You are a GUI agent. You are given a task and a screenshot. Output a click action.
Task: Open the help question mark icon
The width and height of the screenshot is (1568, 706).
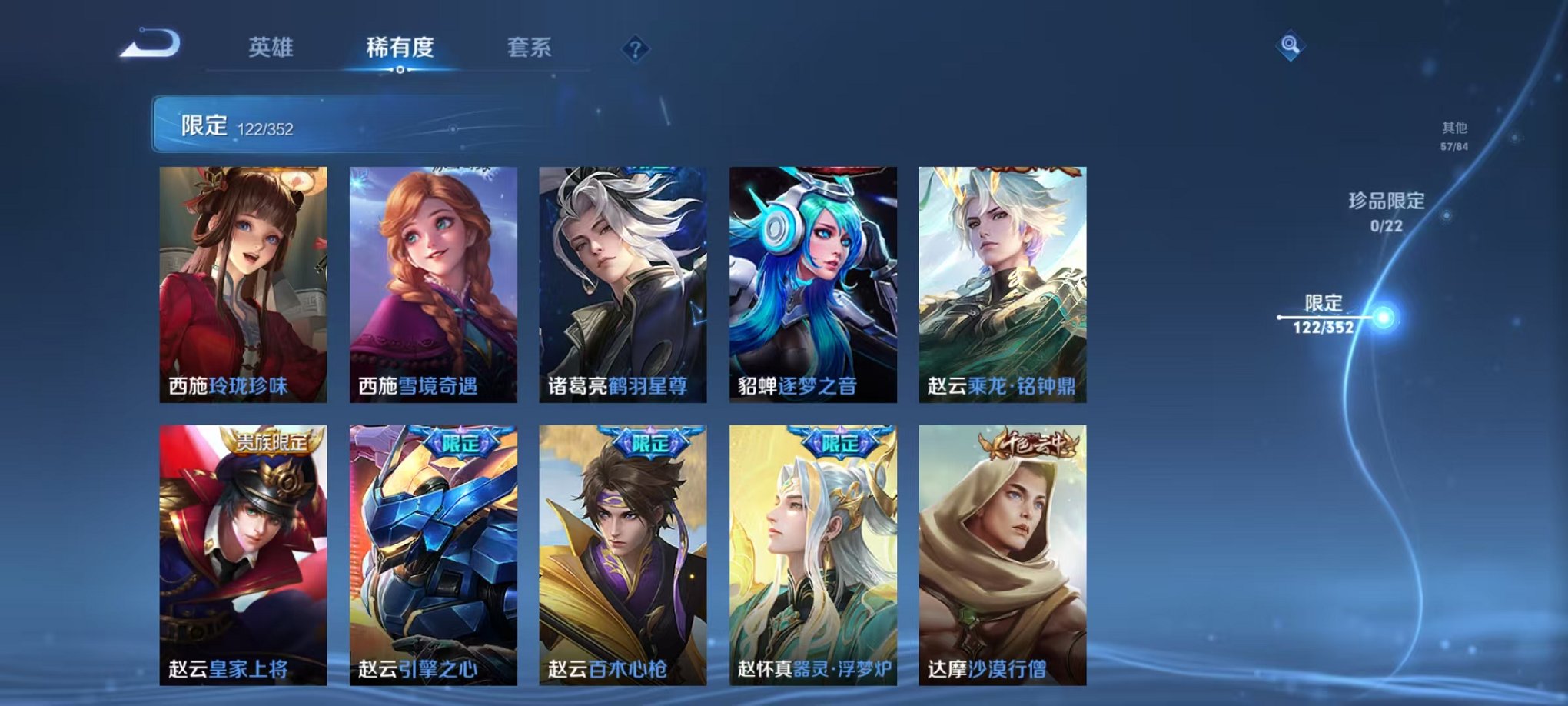(x=633, y=49)
